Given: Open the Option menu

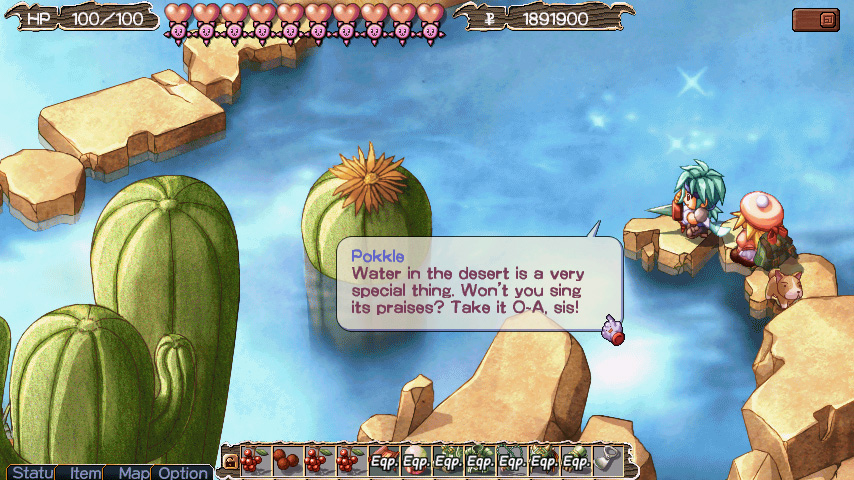Looking at the screenshot, I should pos(182,472).
